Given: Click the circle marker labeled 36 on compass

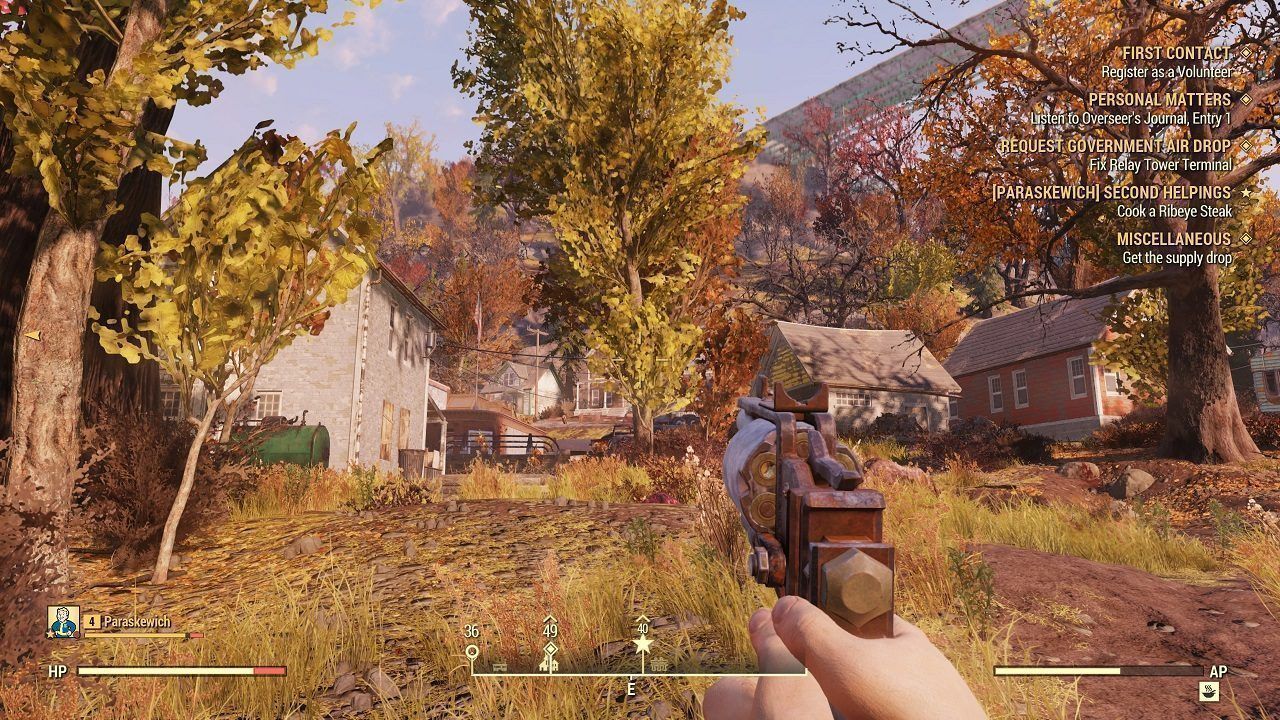Looking at the screenshot, I should coord(472,652).
